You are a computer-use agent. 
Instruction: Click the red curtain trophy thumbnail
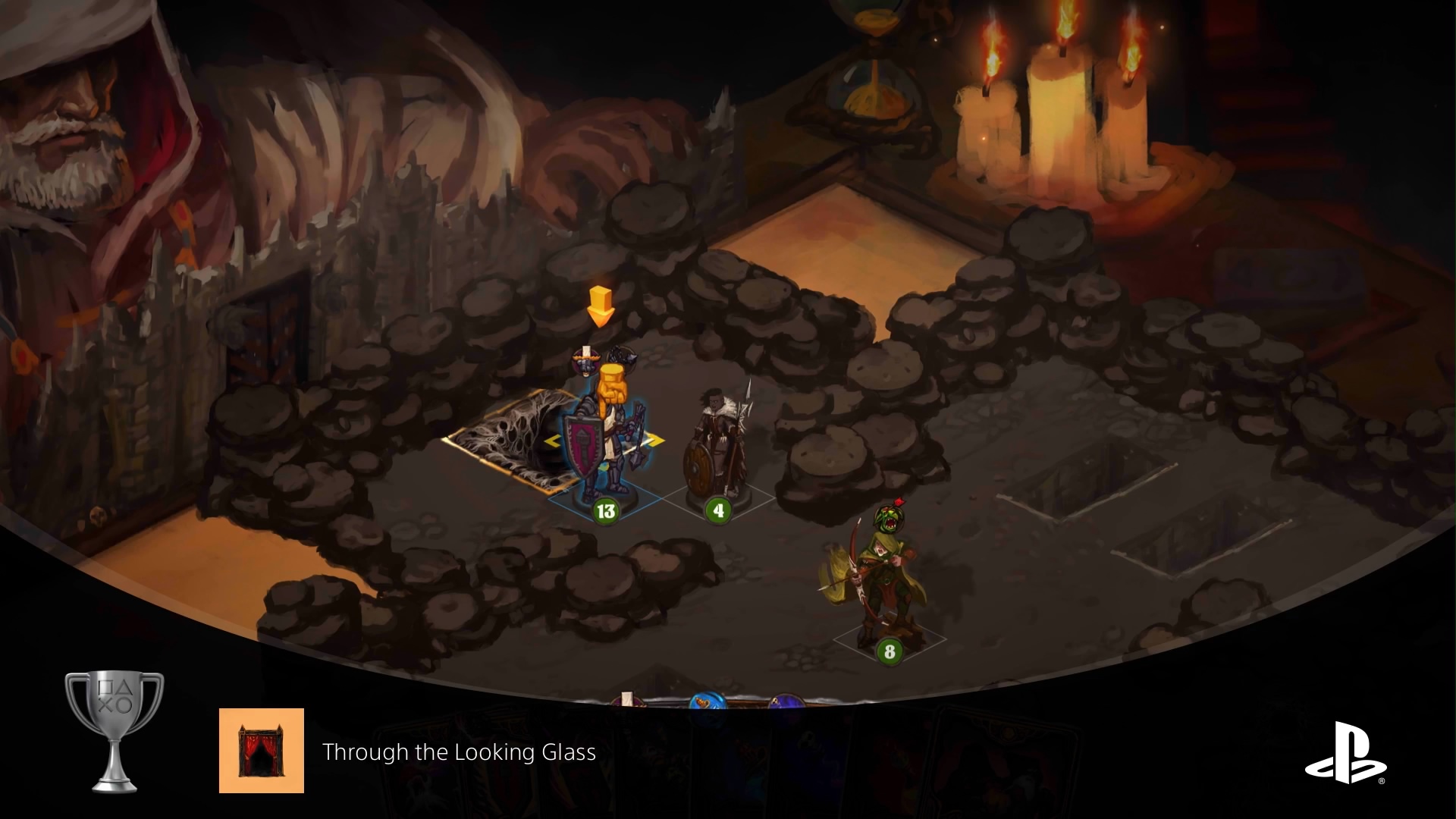262,751
